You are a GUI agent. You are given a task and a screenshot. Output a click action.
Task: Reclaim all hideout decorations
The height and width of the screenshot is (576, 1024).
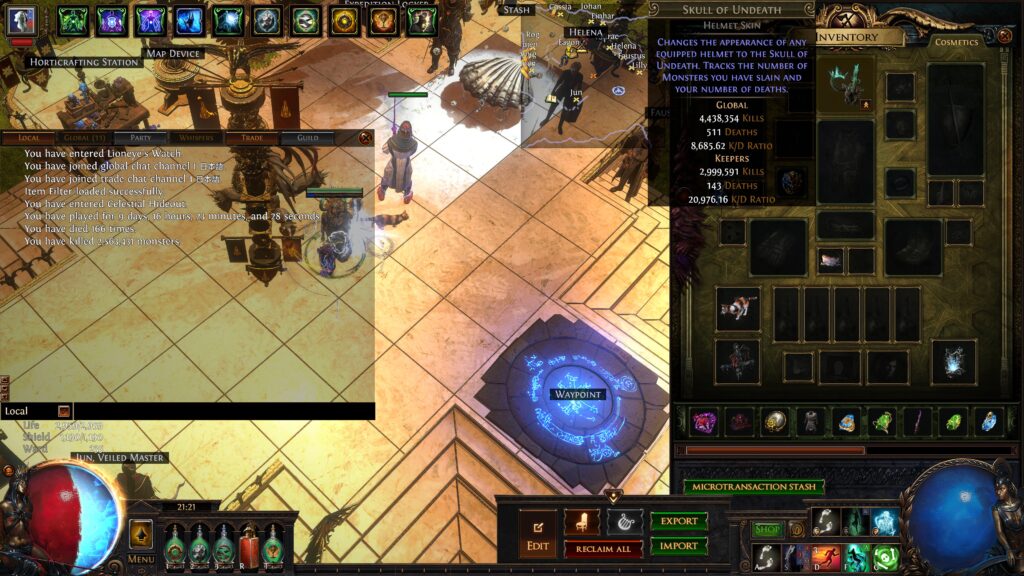click(x=603, y=549)
